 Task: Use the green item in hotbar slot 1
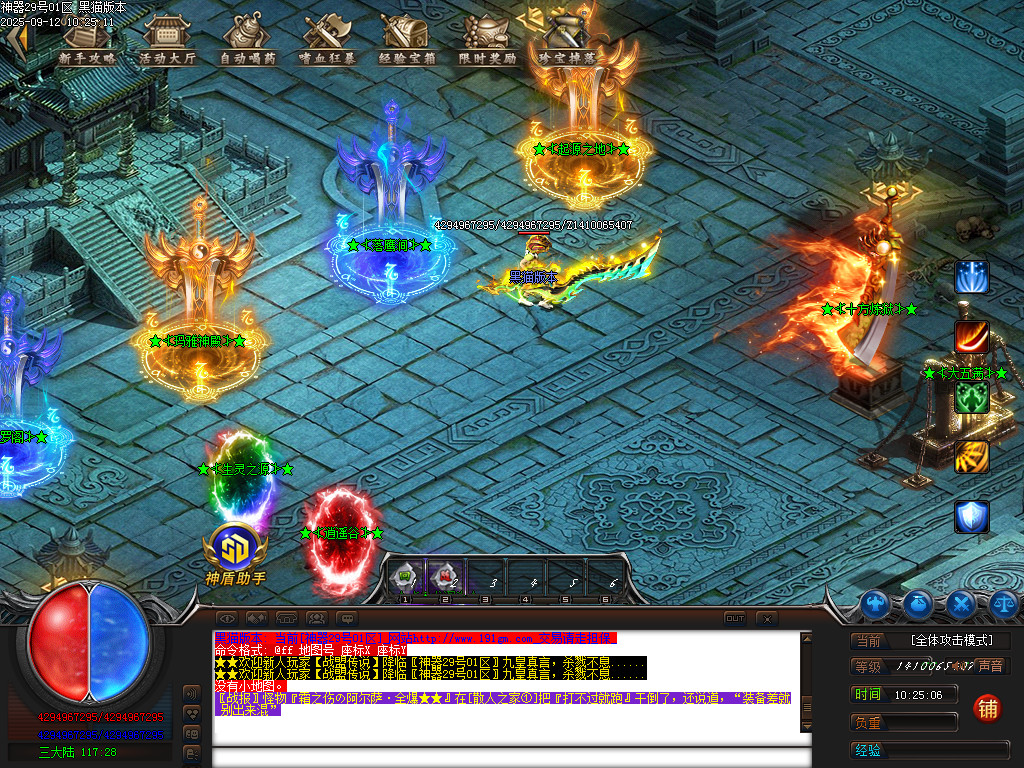tap(405, 576)
